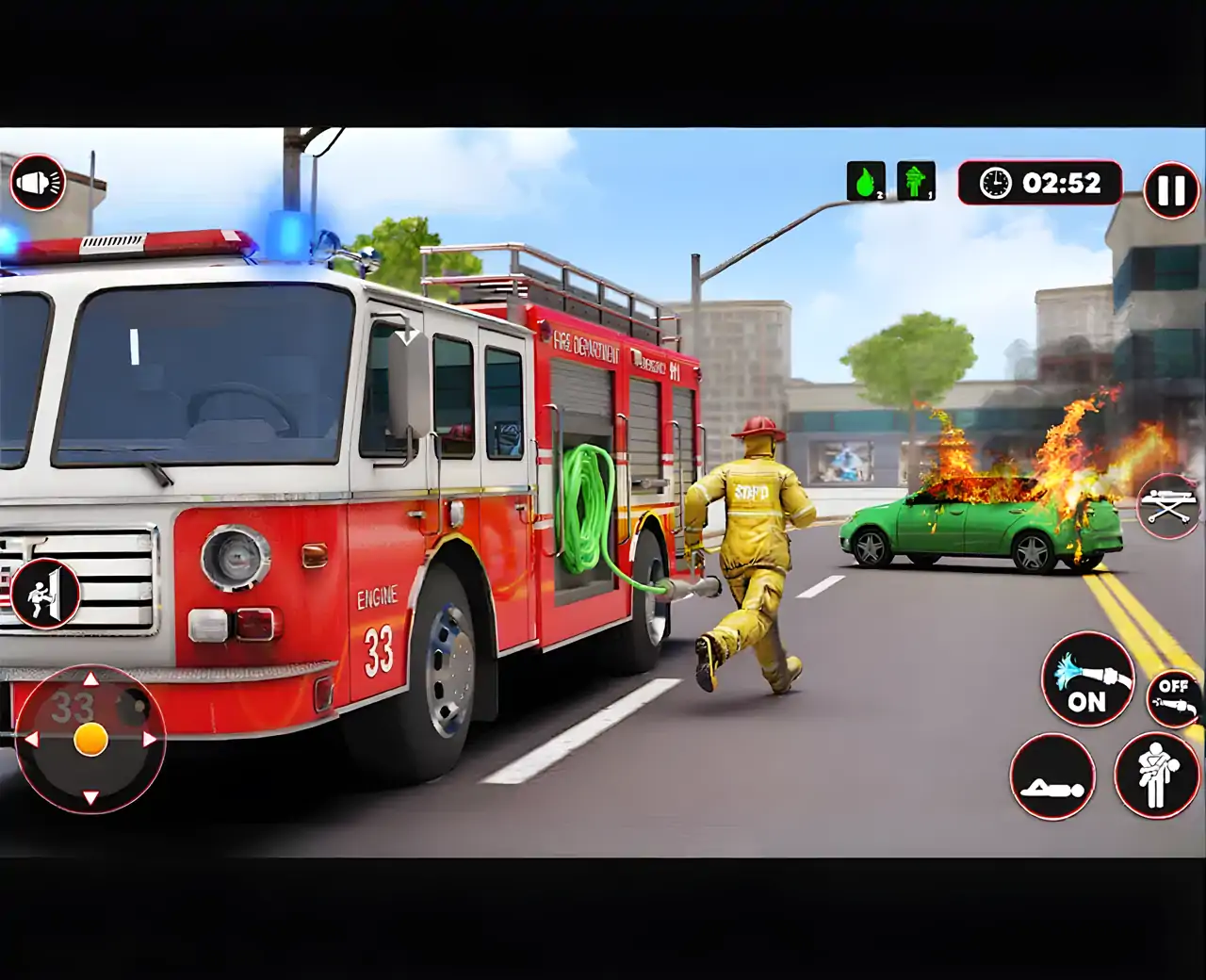Select the lying victim action button
Image resolution: width=1206 pixels, height=980 pixels.
click(1052, 777)
